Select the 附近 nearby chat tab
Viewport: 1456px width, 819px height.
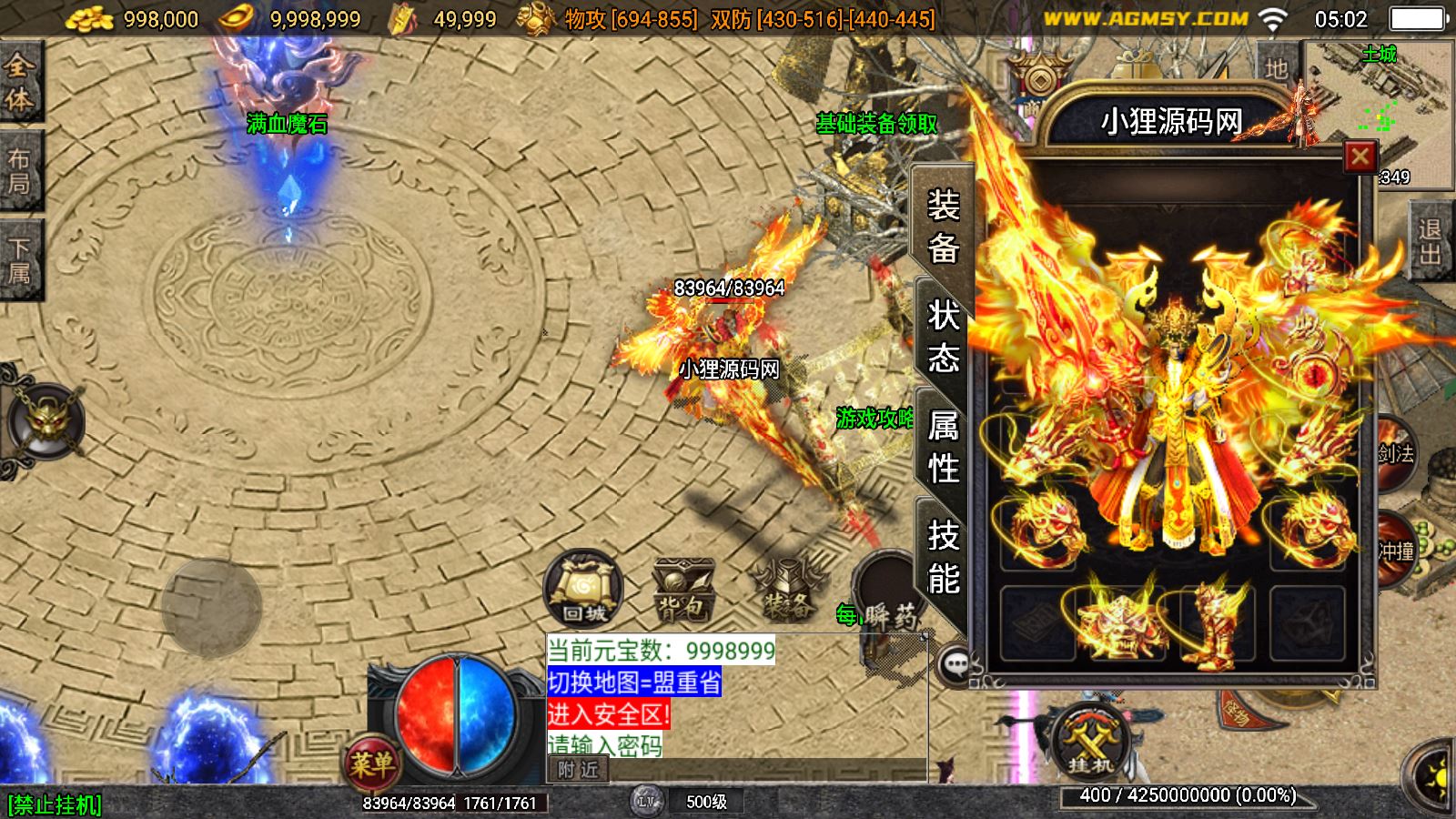click(x=579, y=770)
